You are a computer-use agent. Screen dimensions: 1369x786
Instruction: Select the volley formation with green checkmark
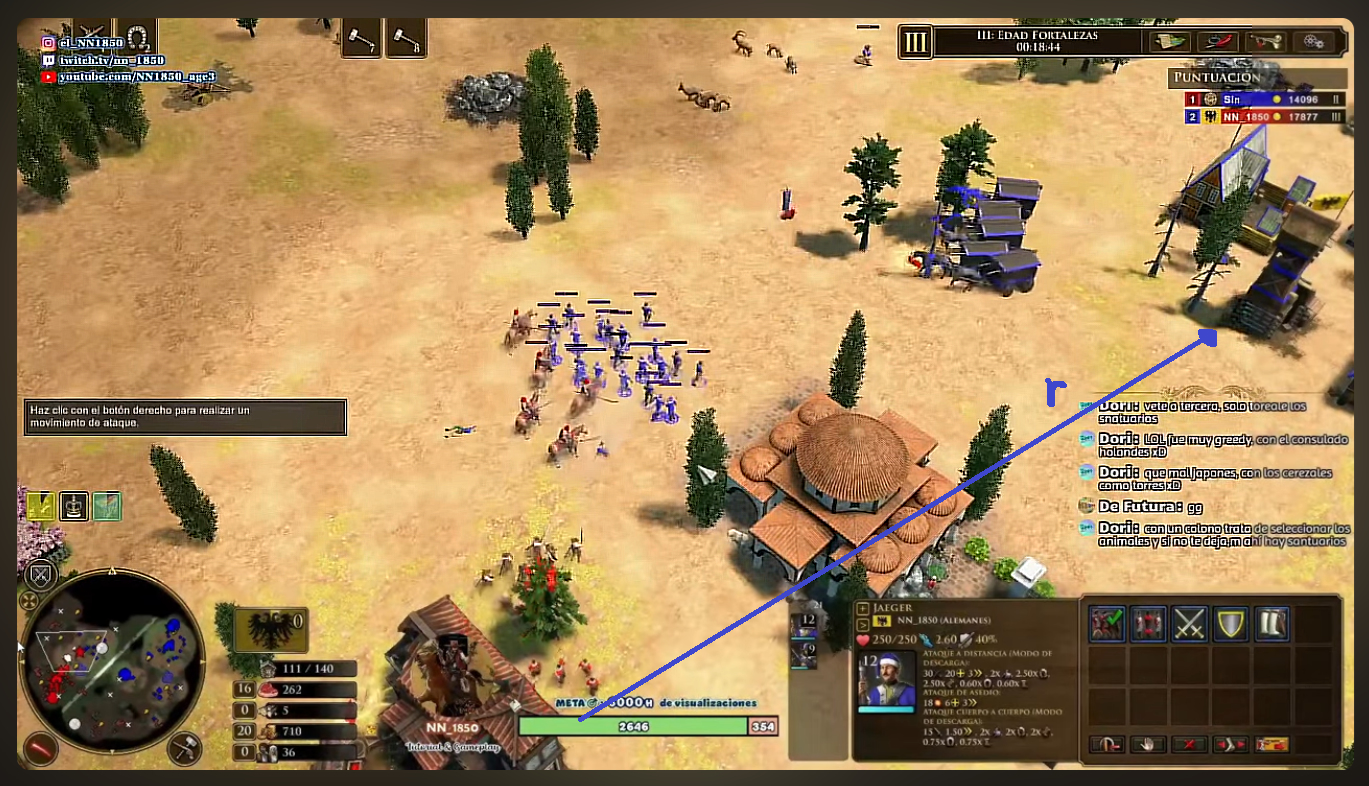coord(1106,624)
